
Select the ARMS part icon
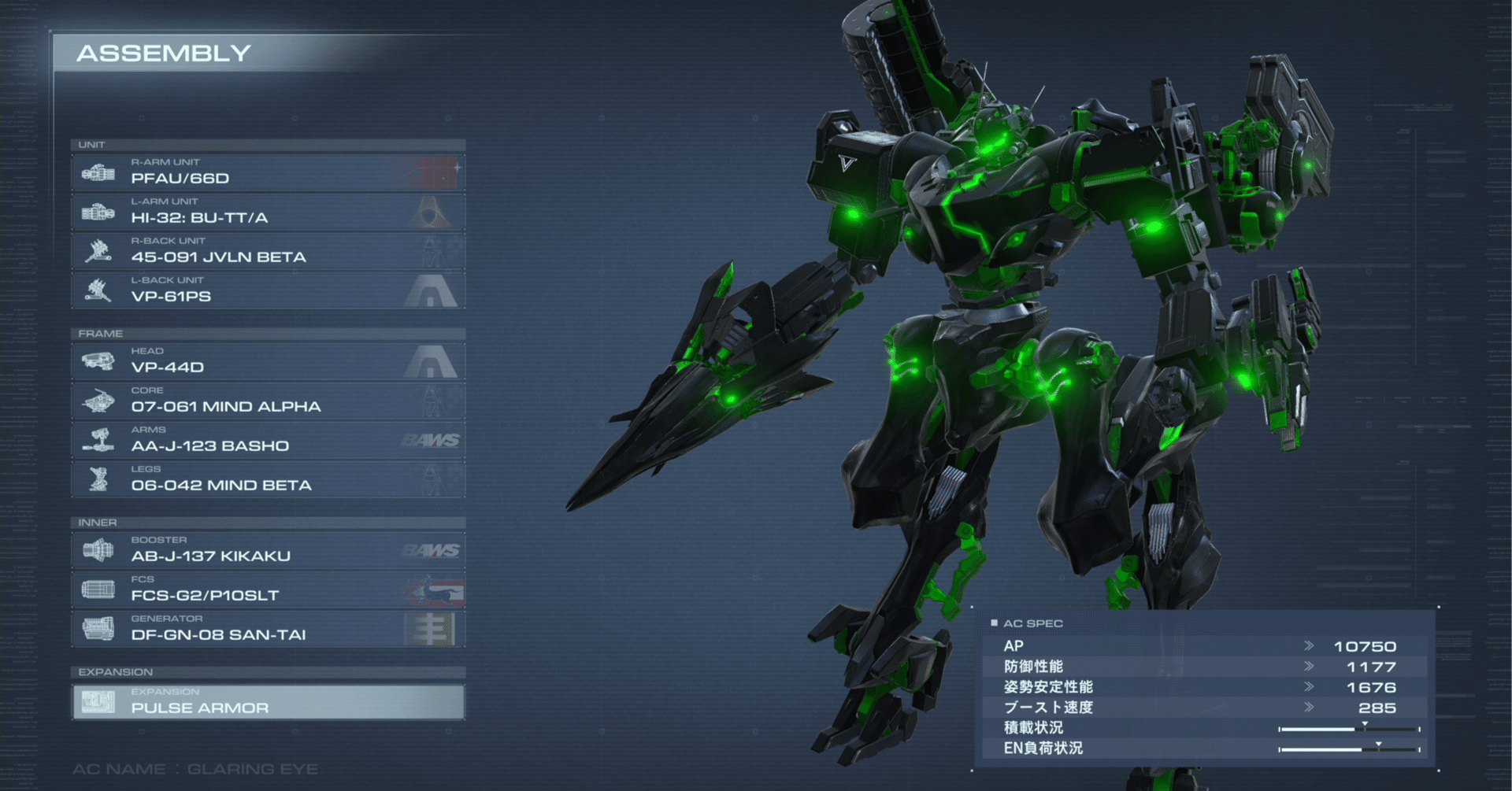(98, 440)
